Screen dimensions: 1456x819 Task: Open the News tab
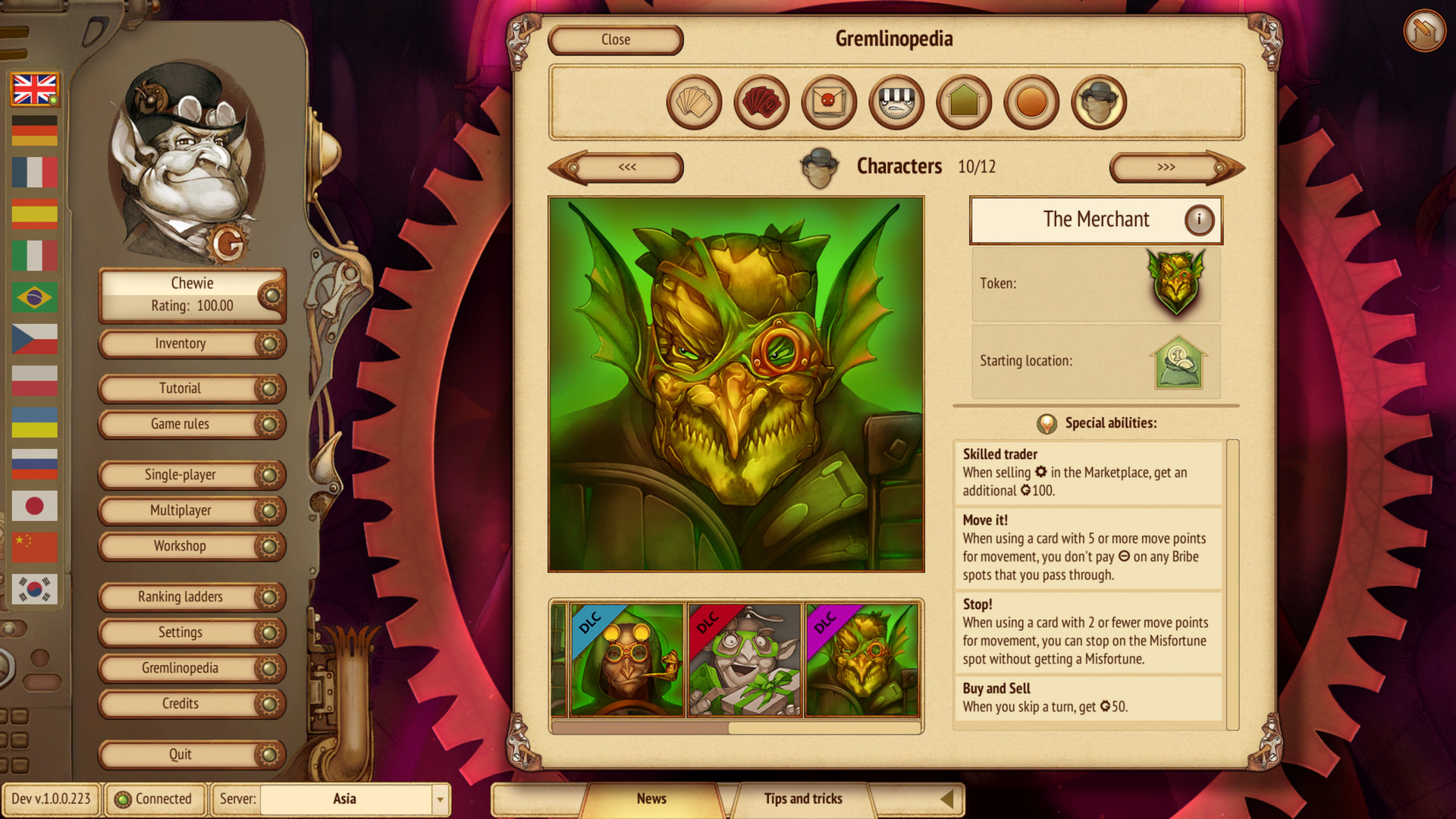tap(651, 799)
